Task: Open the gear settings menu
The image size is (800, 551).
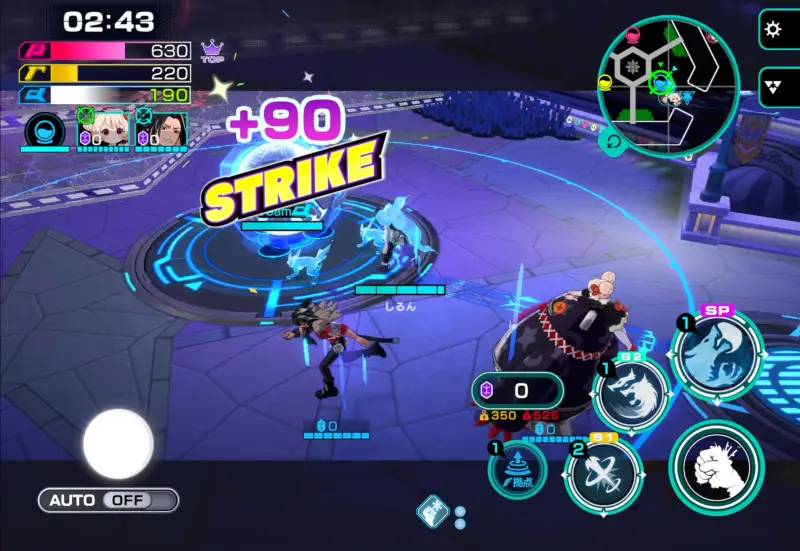Action: pyautogui.click(x=774, y=29)
